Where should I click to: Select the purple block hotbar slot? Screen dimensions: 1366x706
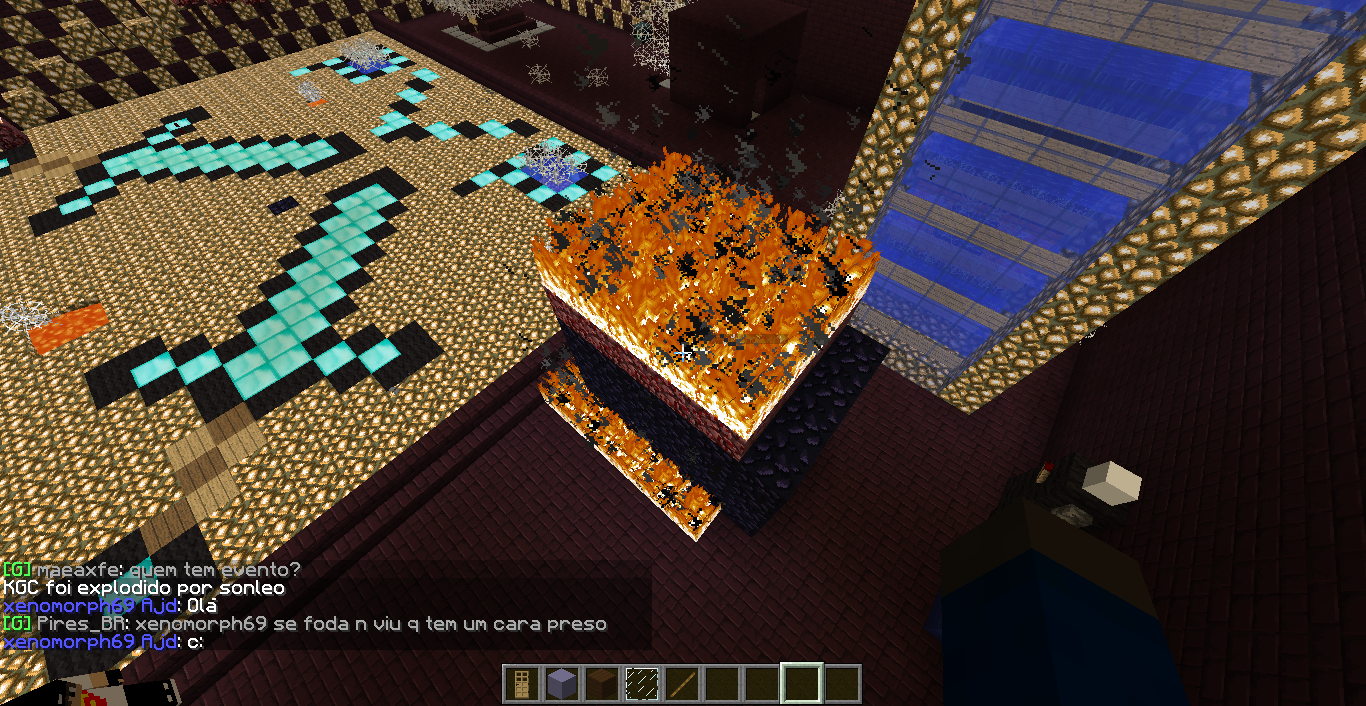click(561, 684)
